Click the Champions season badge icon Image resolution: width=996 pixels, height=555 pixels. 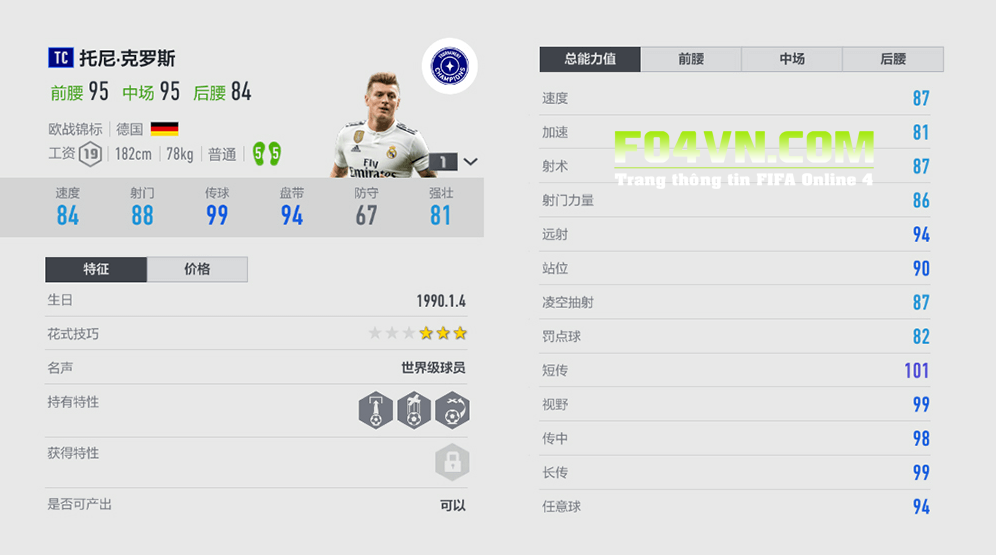(x=449, y=66)
